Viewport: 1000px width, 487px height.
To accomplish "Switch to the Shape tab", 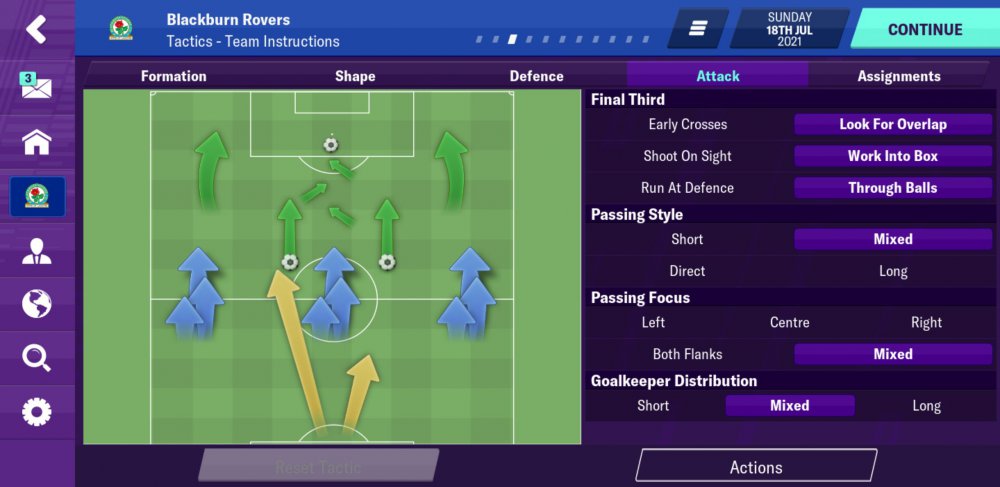I will (355, 76).
